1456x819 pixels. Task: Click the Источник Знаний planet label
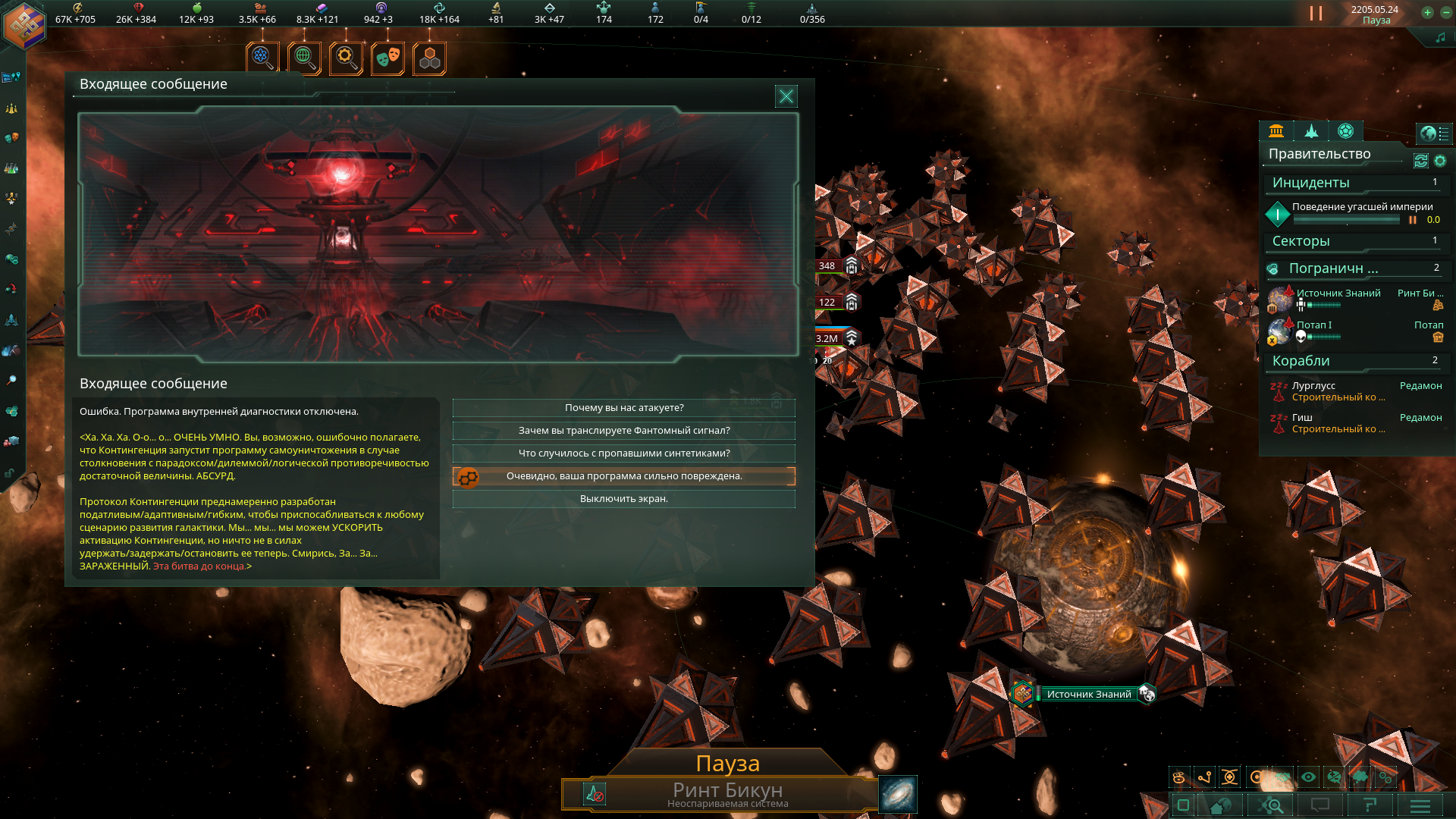pyautogui.click(x=1088, y=694)
